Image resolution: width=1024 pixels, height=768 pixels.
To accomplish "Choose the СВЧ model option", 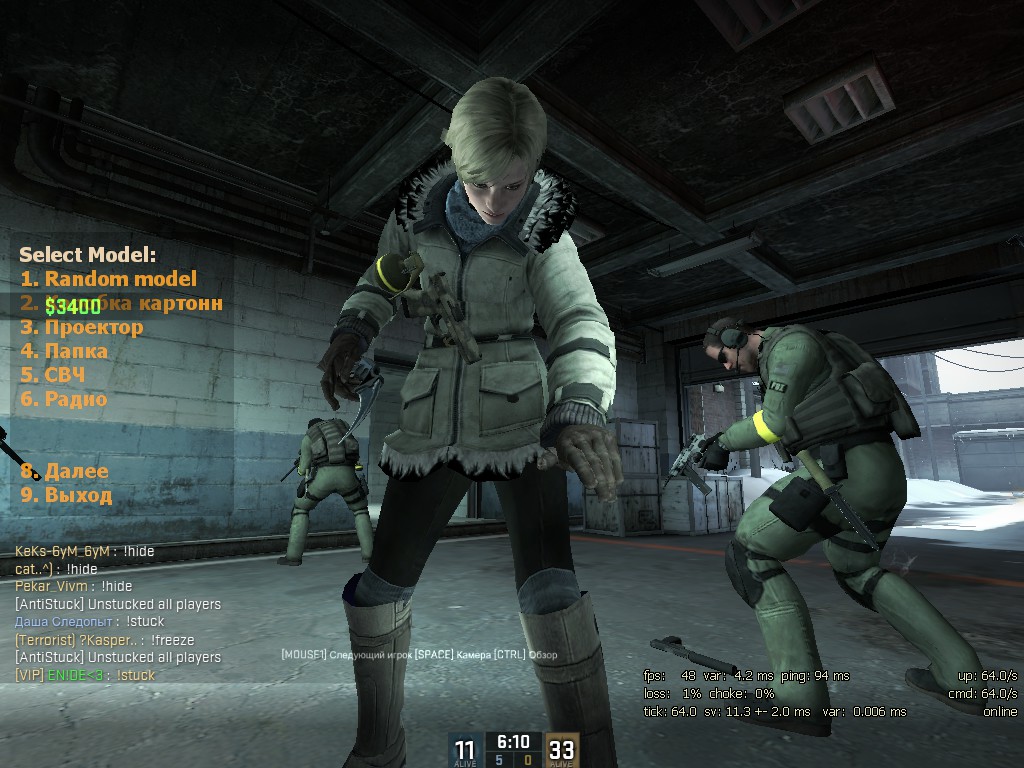I will coord(53,375).
